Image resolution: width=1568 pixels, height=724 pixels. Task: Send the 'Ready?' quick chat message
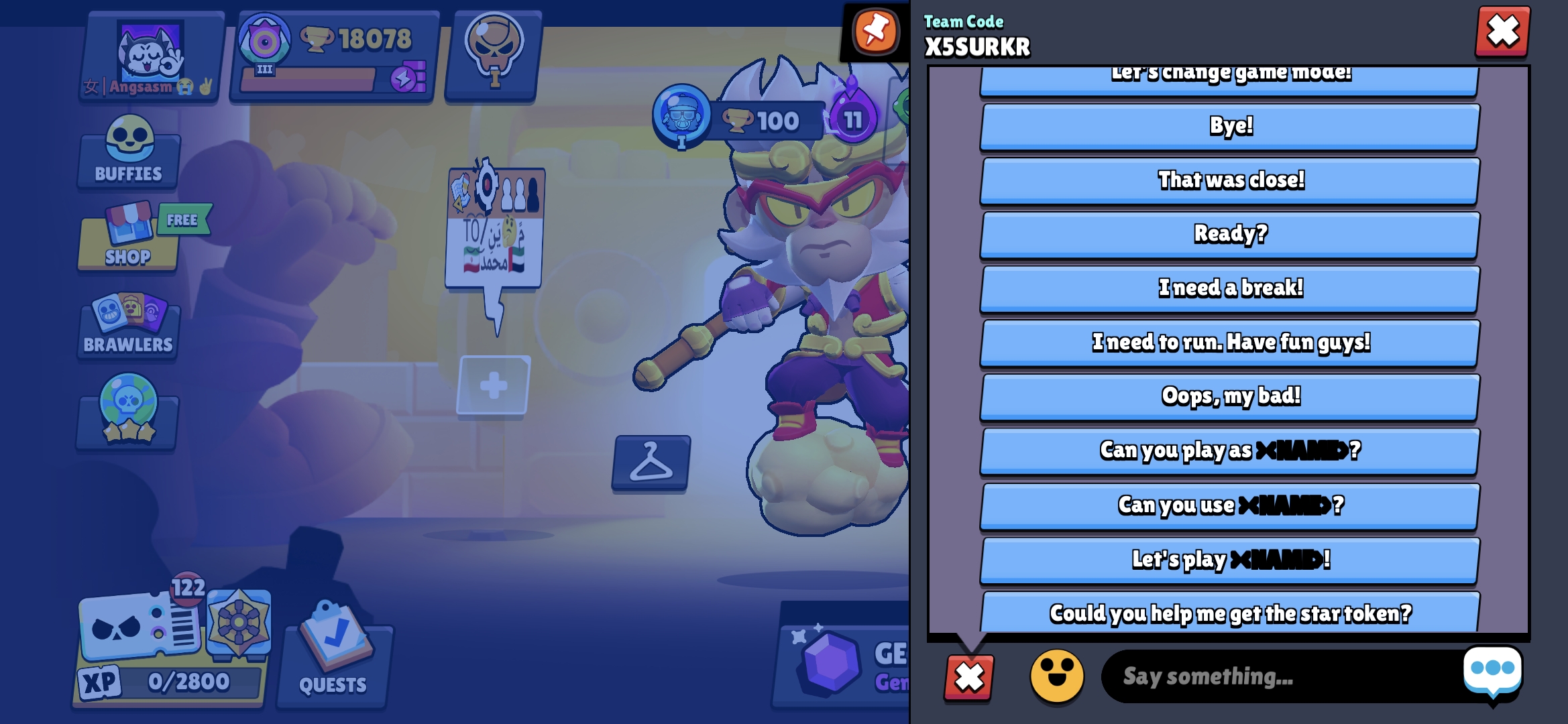point(1229,233)
